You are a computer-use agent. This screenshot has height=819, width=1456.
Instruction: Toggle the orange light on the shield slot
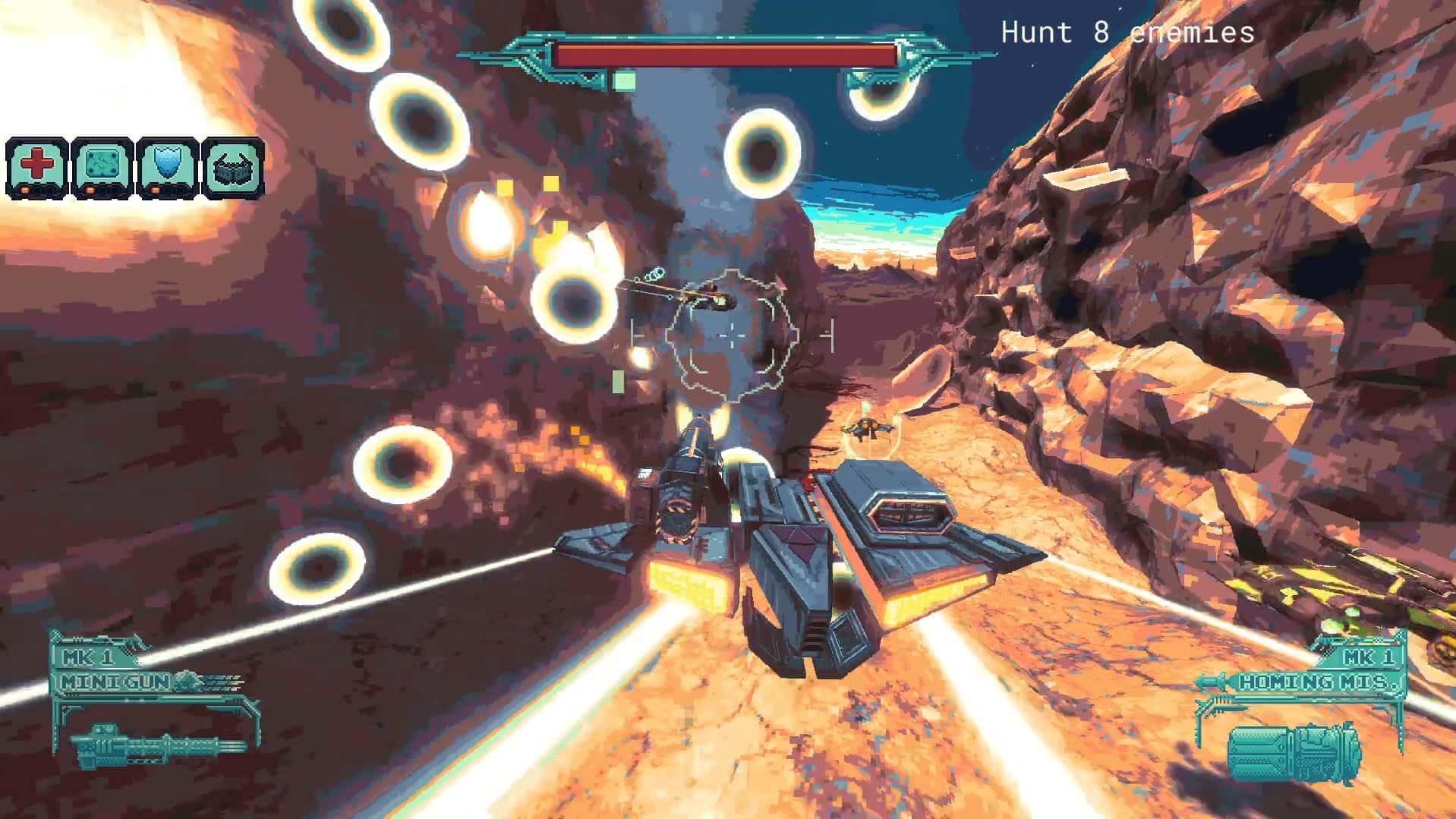[x=156, y=190]
